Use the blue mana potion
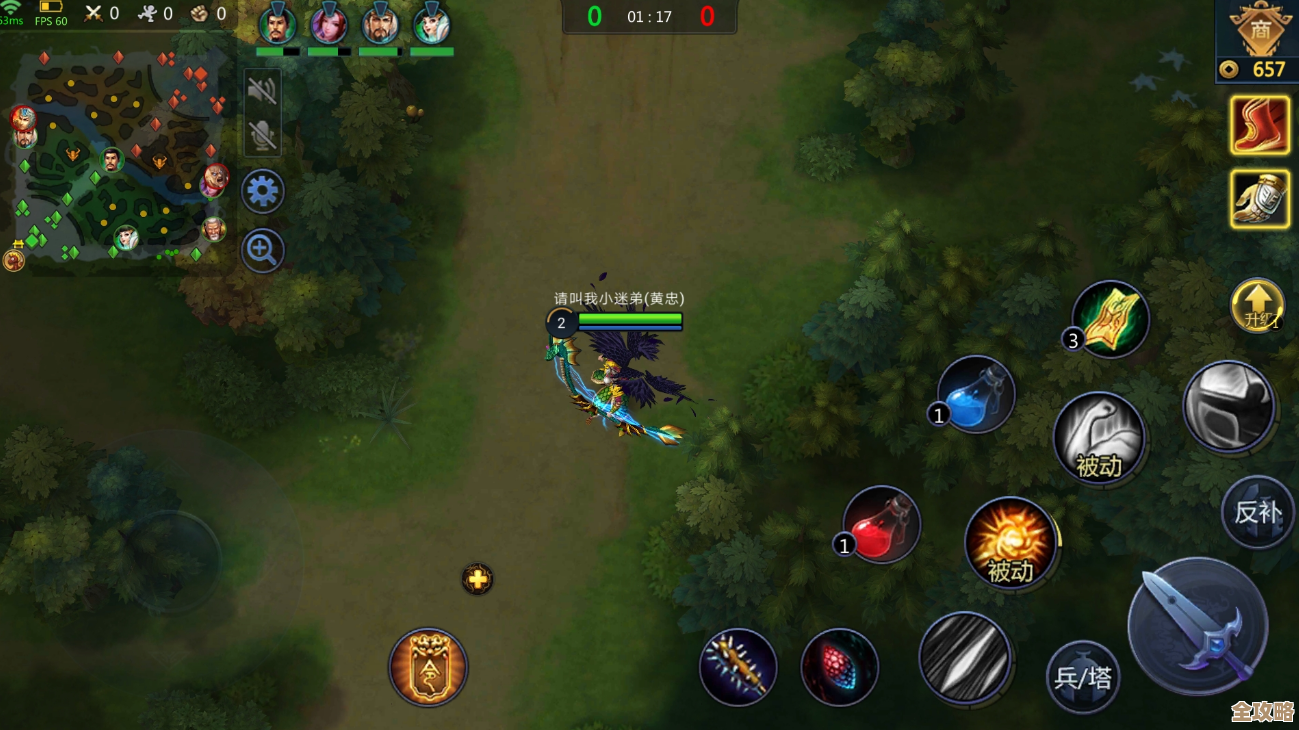 point(976,394)
